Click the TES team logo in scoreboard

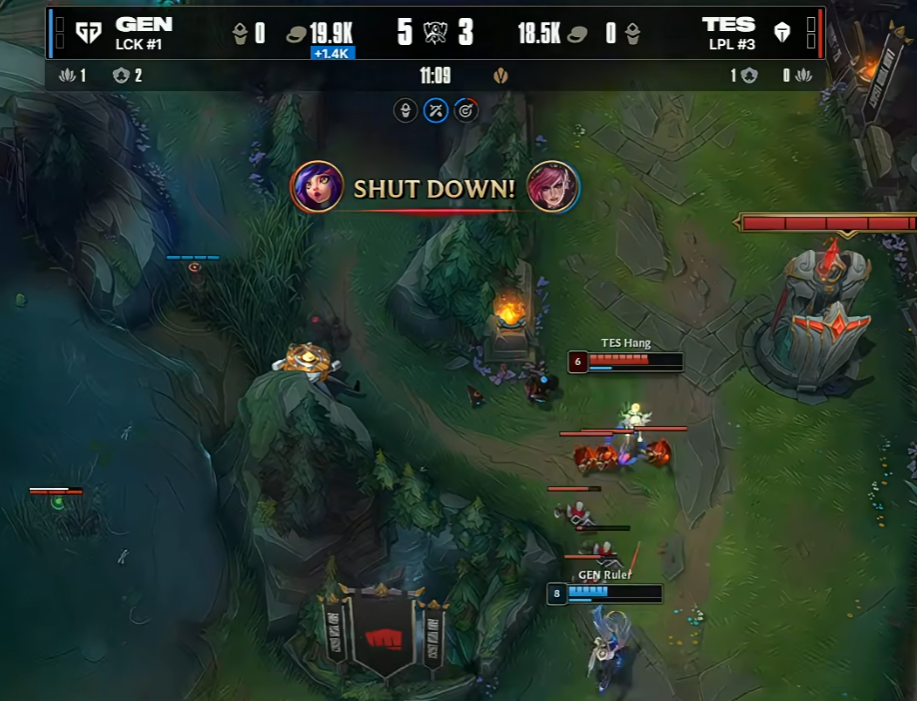coord(782,33)
